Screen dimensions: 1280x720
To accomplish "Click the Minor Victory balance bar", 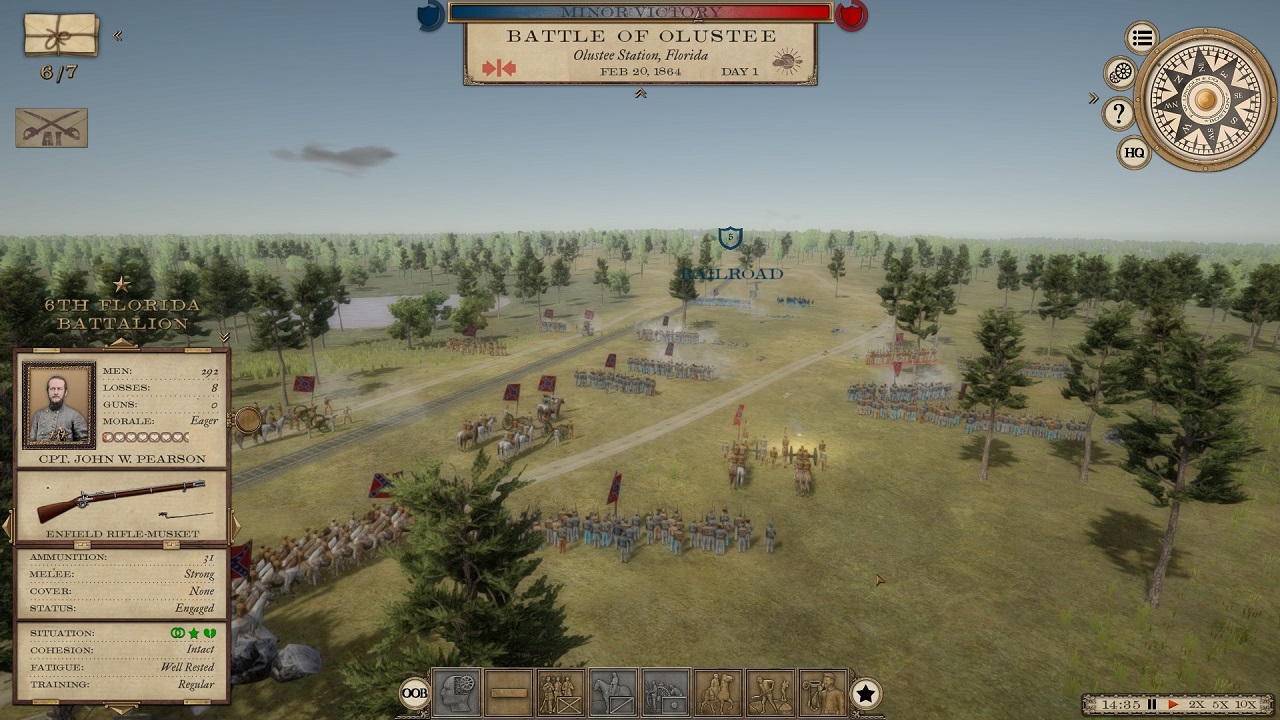I will tap(640, 12).
